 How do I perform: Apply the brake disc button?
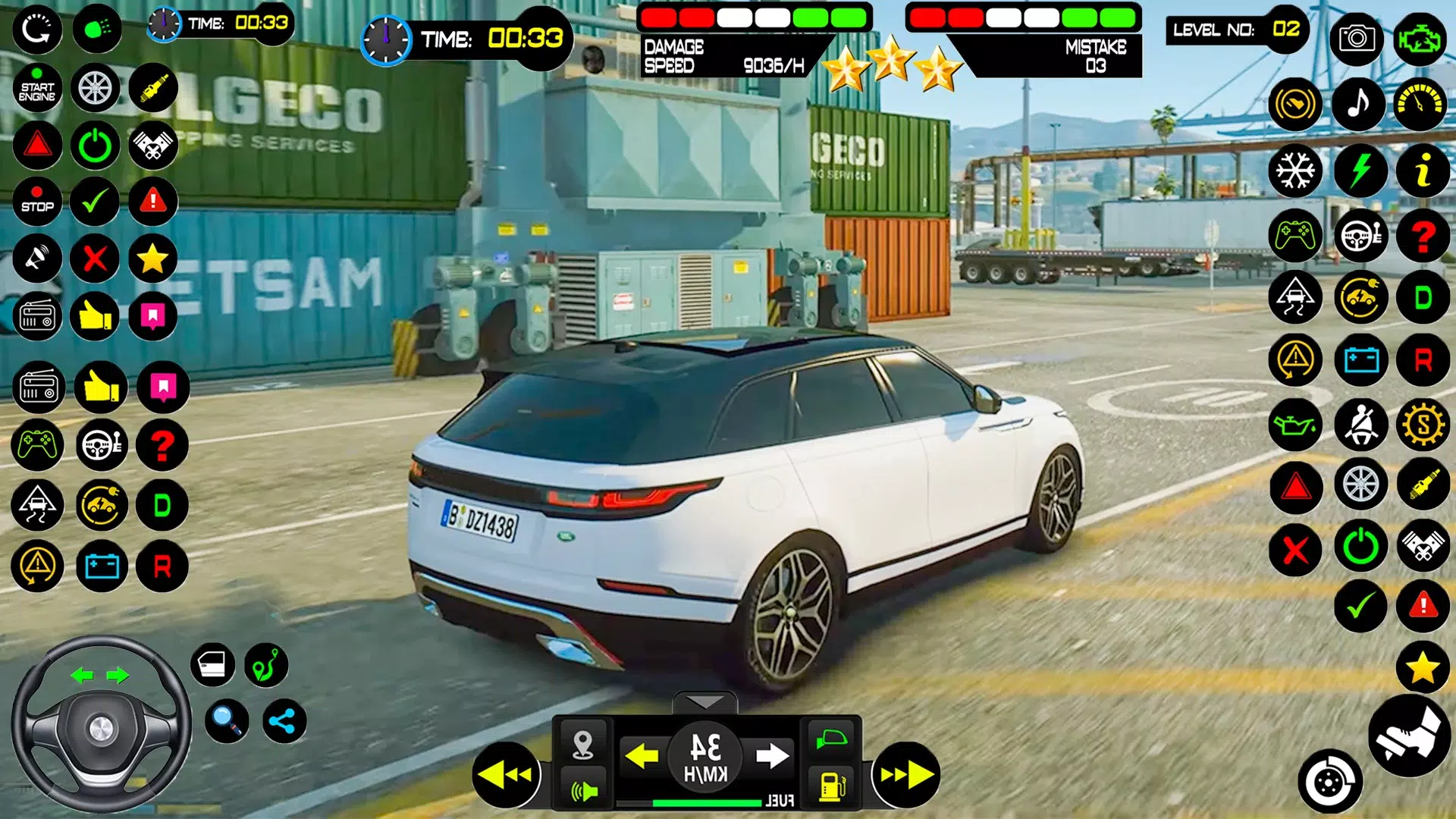(1329, 782)
